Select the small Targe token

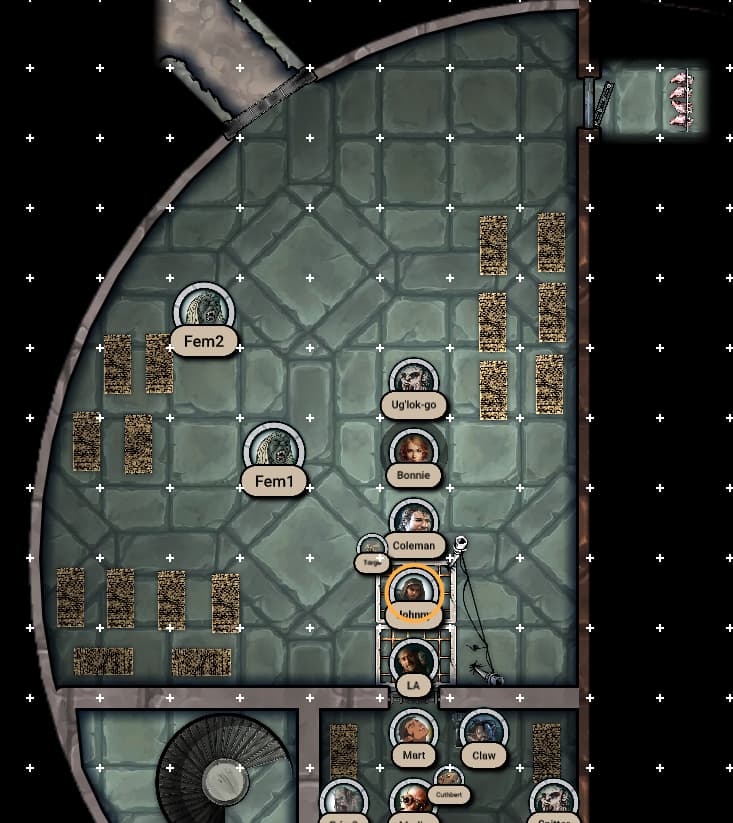click(x=372, y=548)
